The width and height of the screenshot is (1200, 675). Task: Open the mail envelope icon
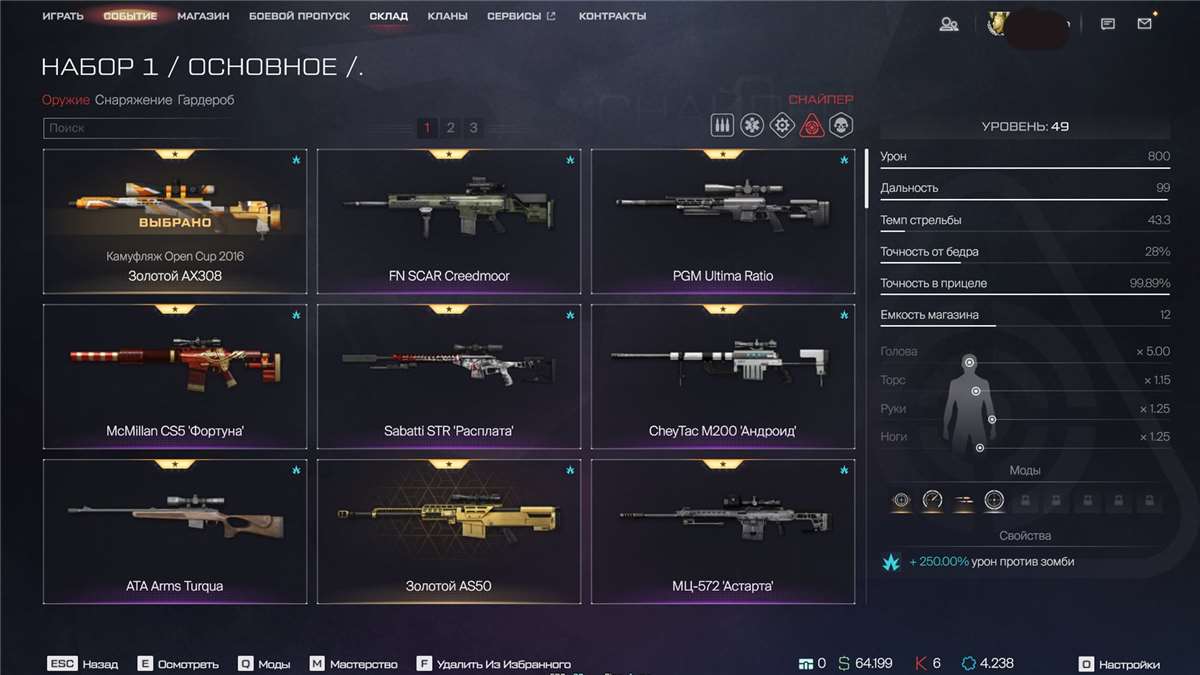click(x=1145, y=23)
